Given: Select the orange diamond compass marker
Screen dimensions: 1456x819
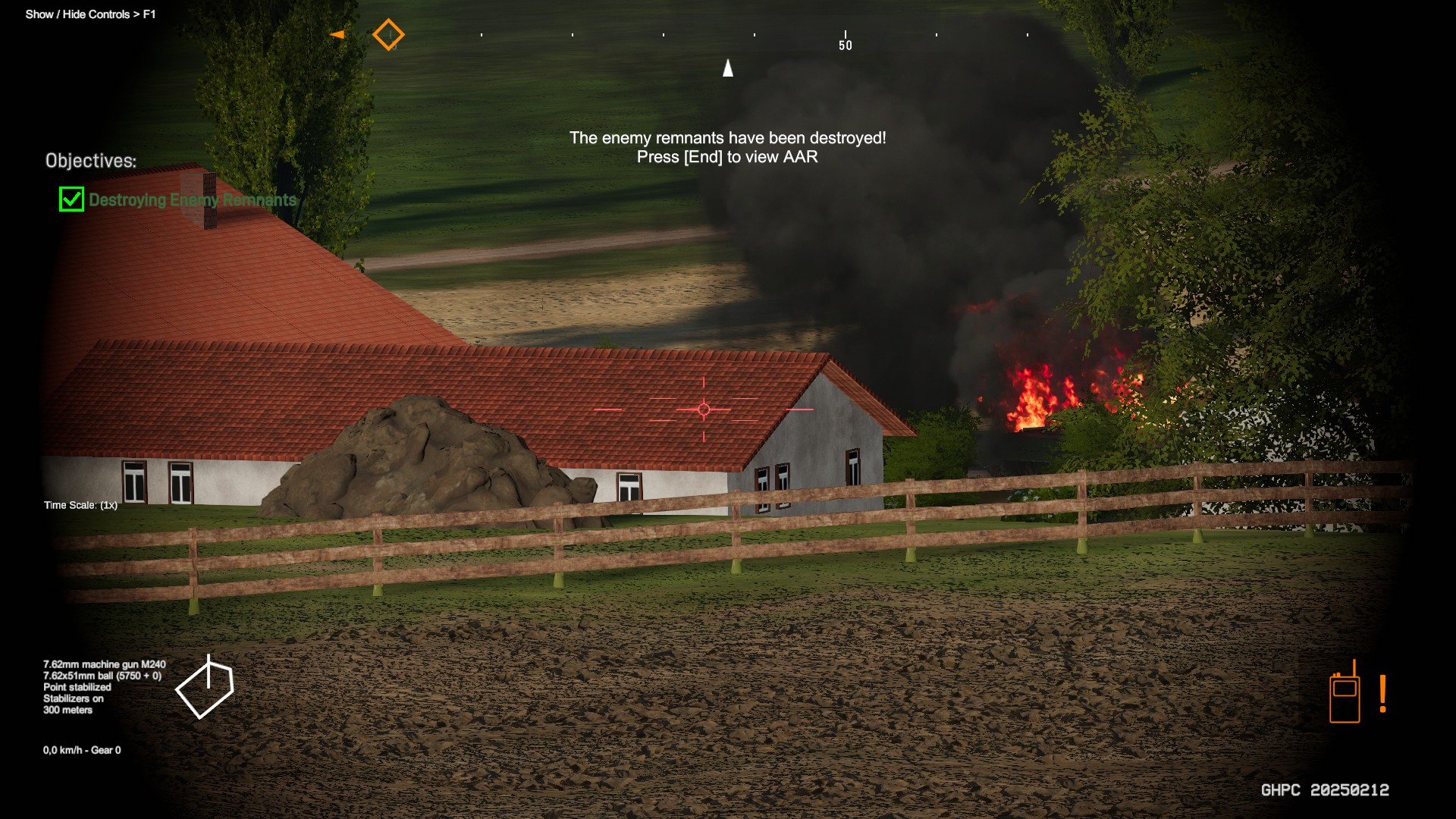Looking at the screenshot, I should click(x=388, y=35).
